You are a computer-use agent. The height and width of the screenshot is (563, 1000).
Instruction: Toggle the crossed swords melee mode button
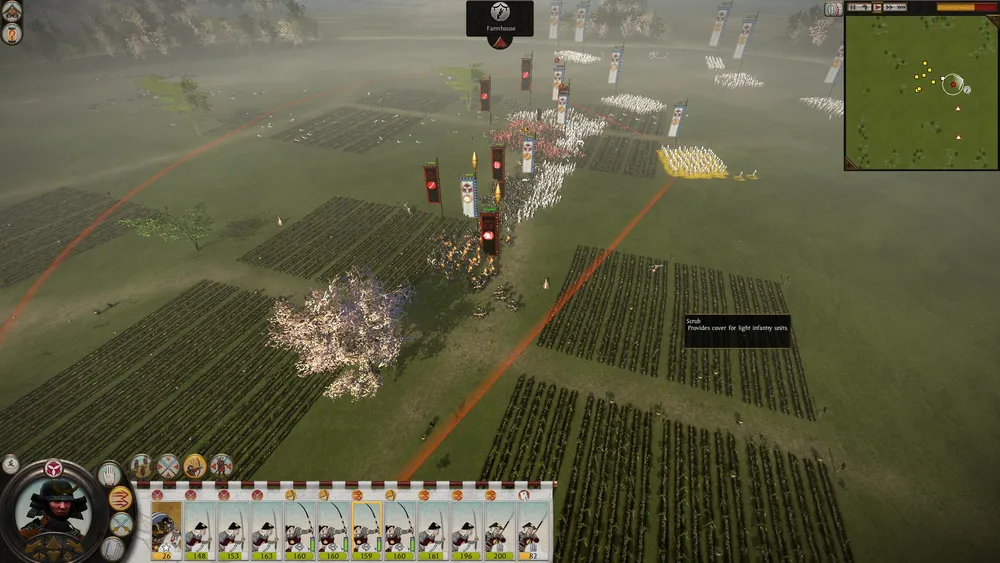[x=121, y=524]
